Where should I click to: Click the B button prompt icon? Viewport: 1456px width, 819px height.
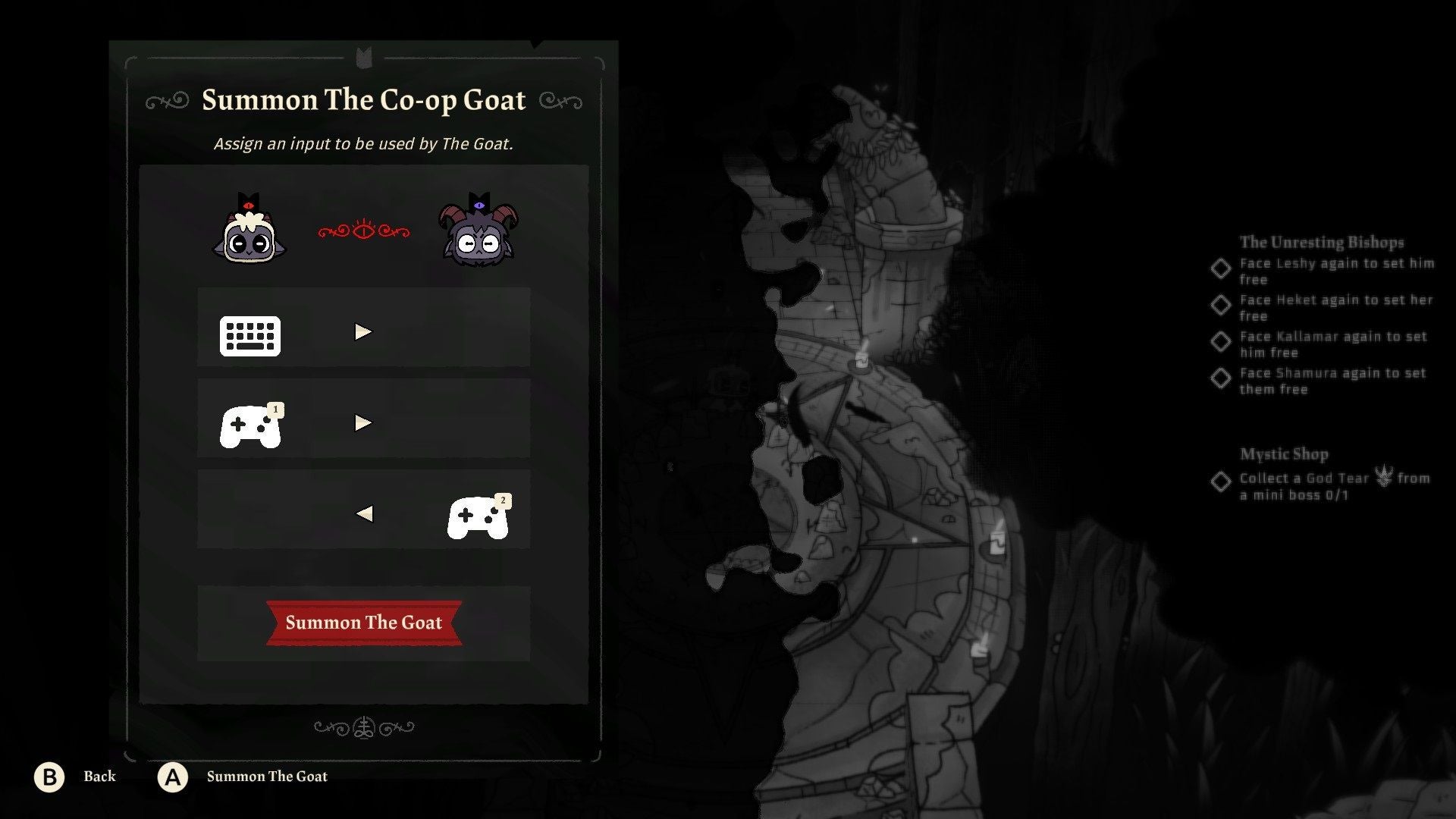pos(50,777)
